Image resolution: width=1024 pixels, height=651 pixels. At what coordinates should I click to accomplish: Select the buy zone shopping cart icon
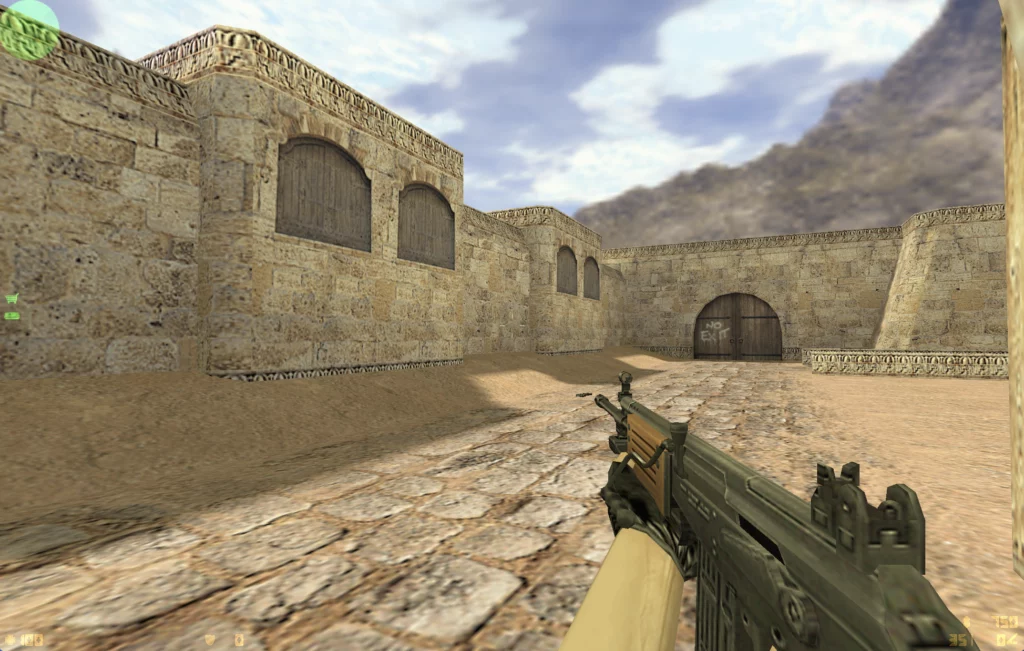pos(12,298)
